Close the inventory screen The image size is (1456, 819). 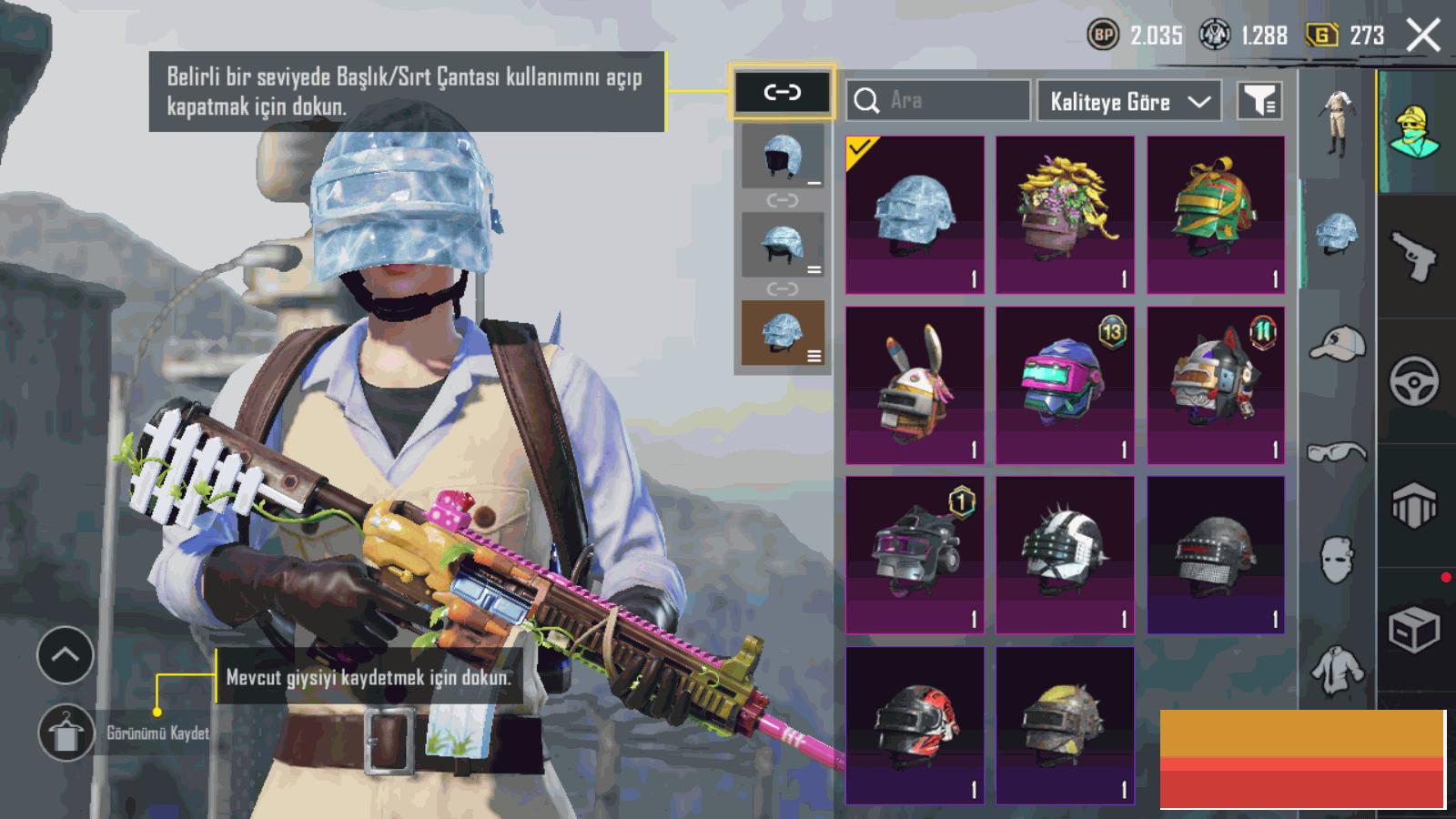[1423, 35]
